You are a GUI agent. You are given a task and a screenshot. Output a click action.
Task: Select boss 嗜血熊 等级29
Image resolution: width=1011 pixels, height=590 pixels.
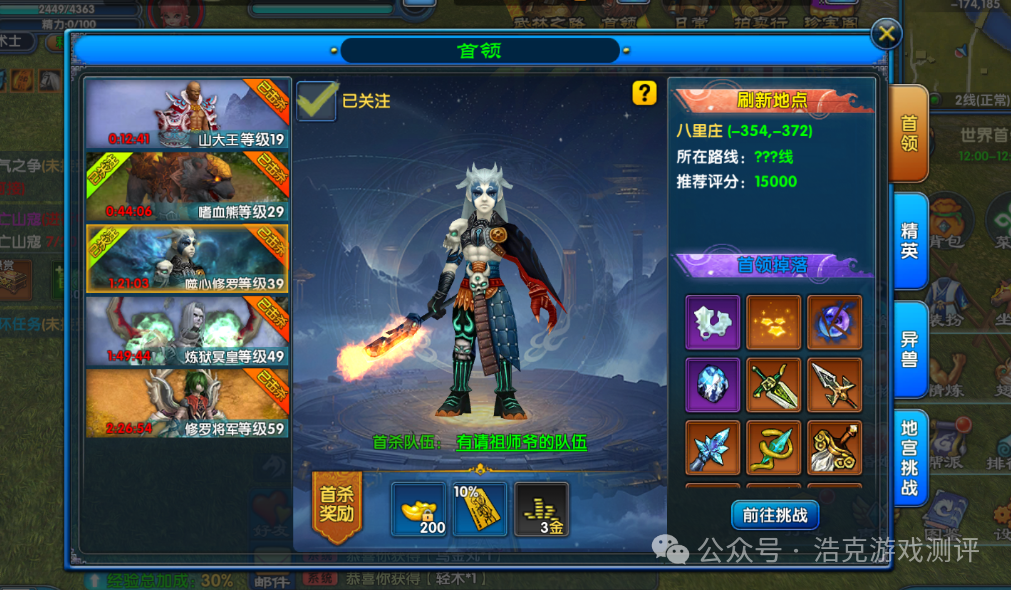[187, 186]
